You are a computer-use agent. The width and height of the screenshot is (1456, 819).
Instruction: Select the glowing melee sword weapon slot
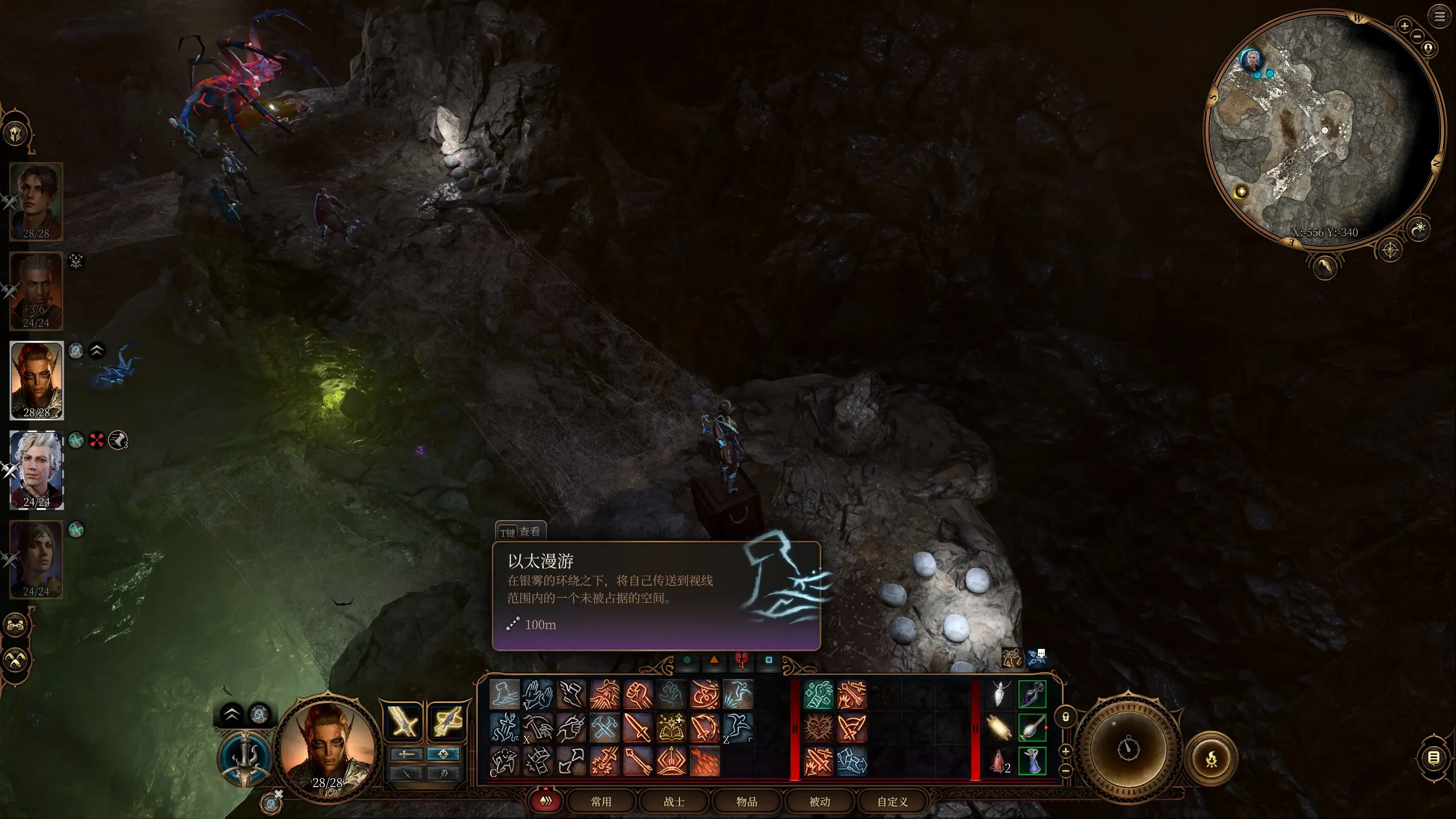click(403, 723)
